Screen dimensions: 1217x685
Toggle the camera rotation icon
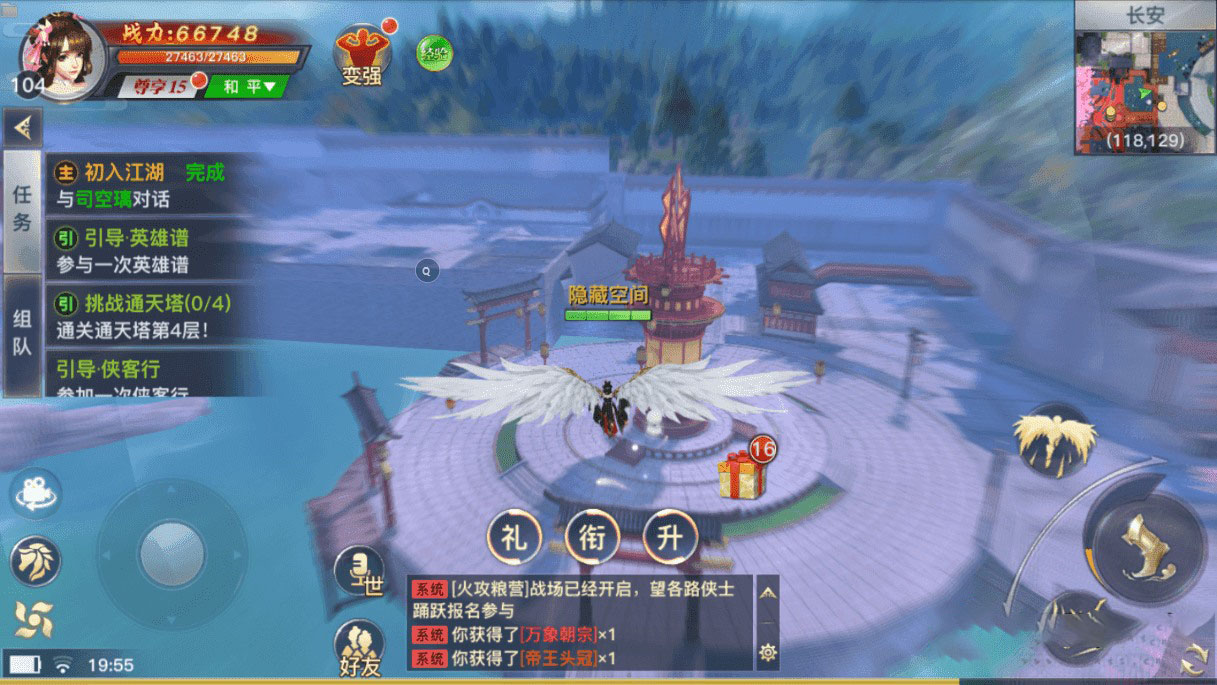(x=37, y=492)
